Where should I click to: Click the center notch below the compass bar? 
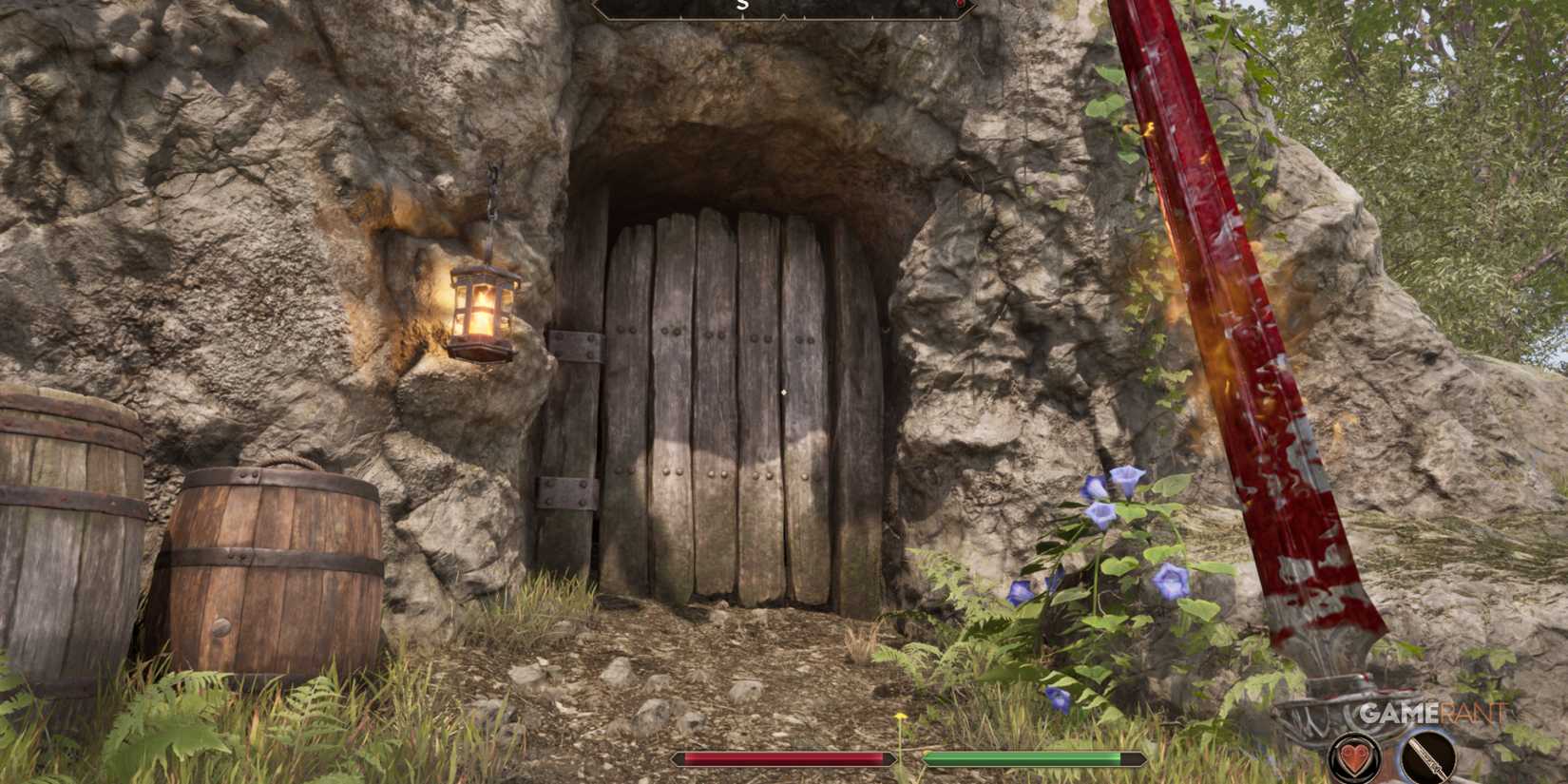pos(784,18)
